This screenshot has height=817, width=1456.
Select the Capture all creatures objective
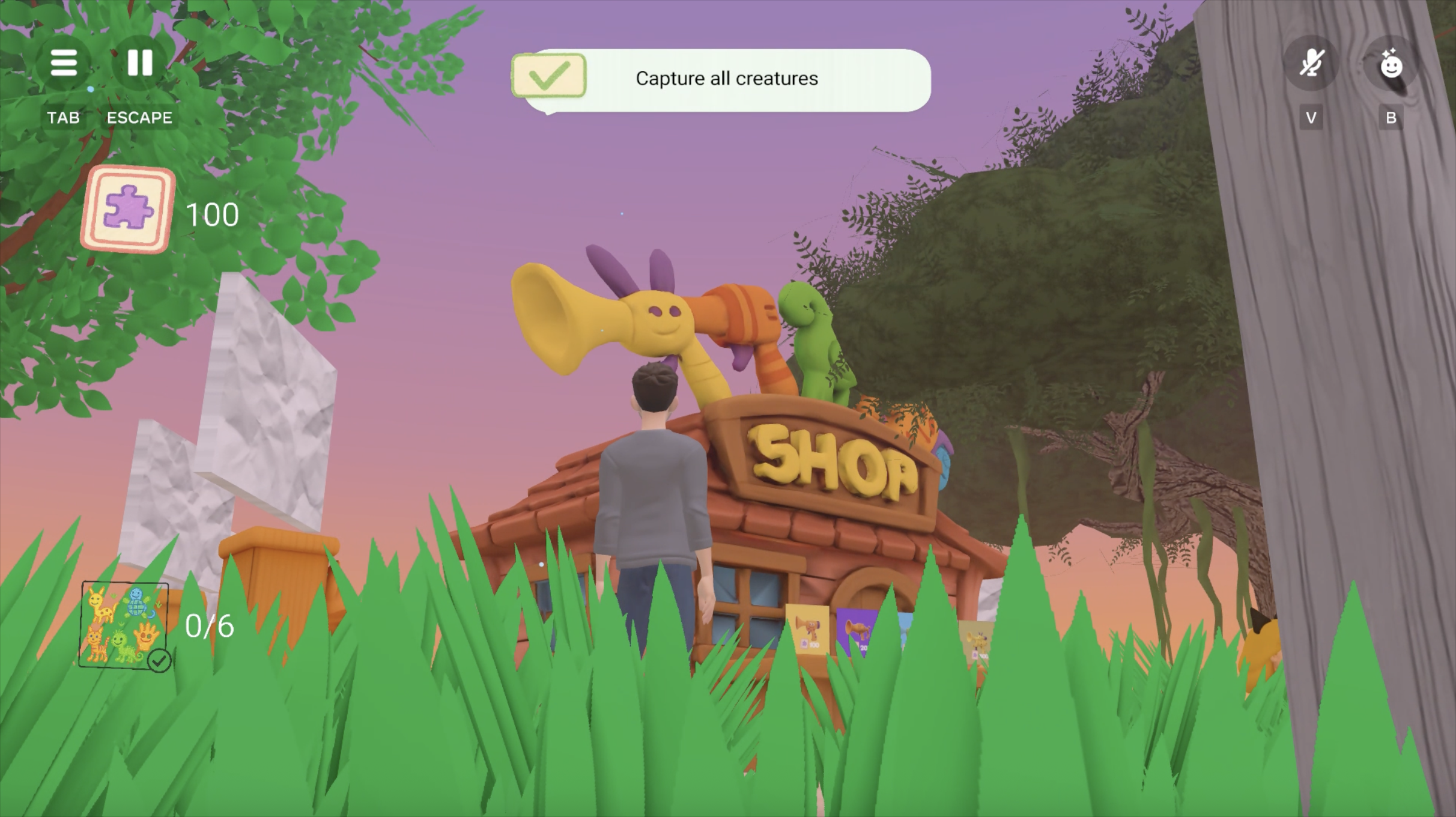[x=726, y=79]
